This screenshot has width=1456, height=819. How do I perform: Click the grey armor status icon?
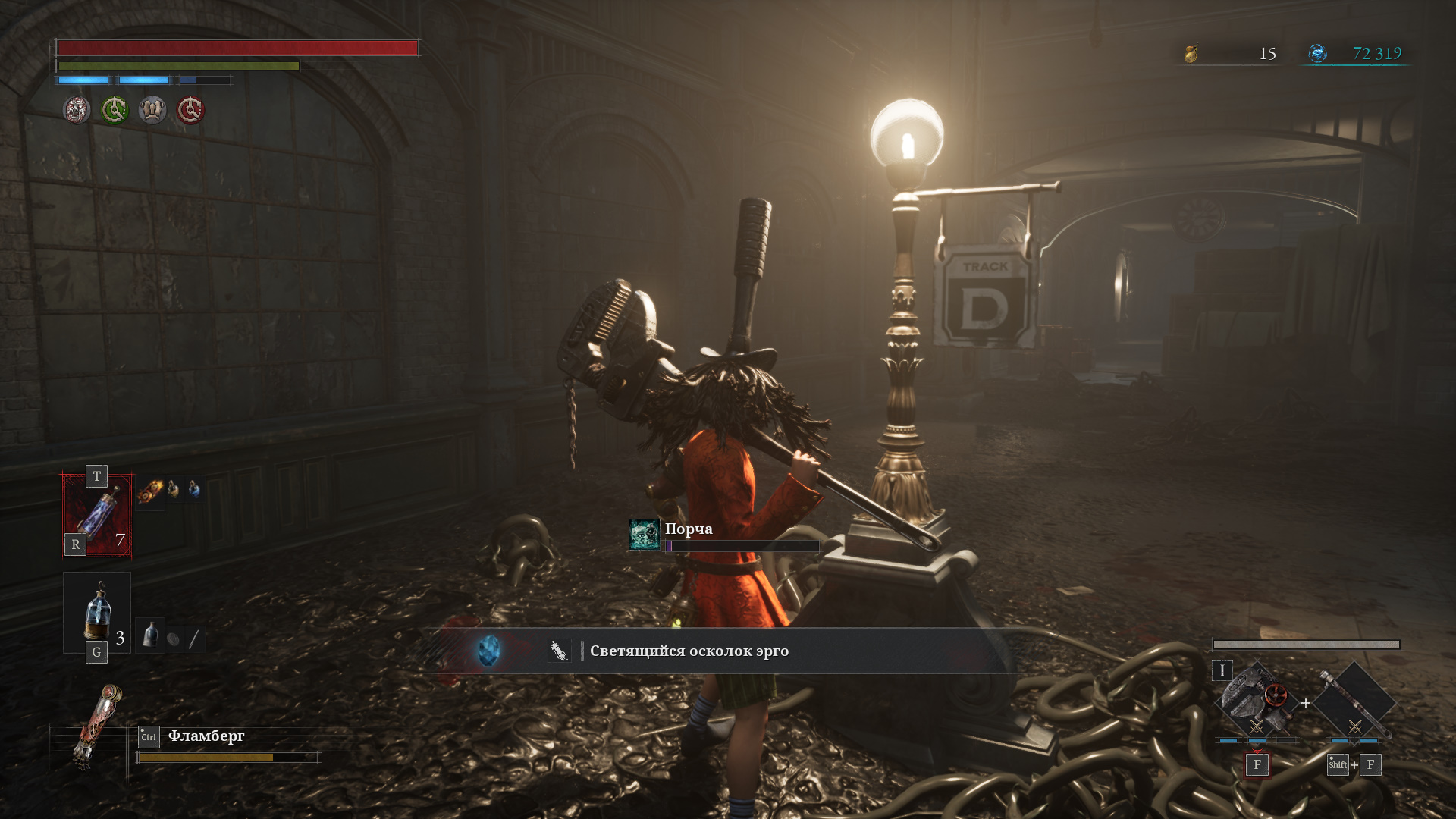152,111
